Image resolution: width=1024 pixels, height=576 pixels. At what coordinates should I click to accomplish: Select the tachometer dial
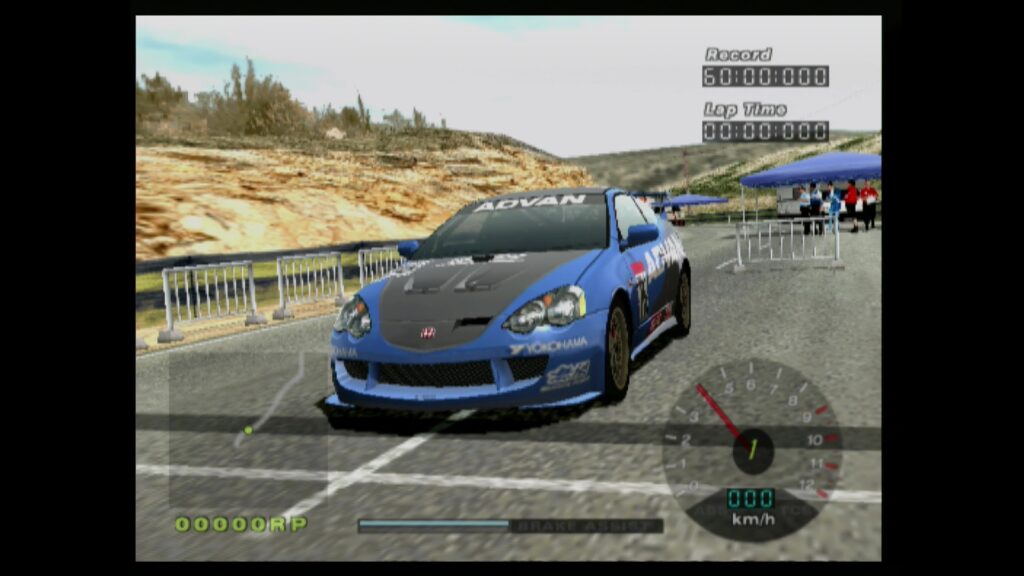tap(752, 448)
